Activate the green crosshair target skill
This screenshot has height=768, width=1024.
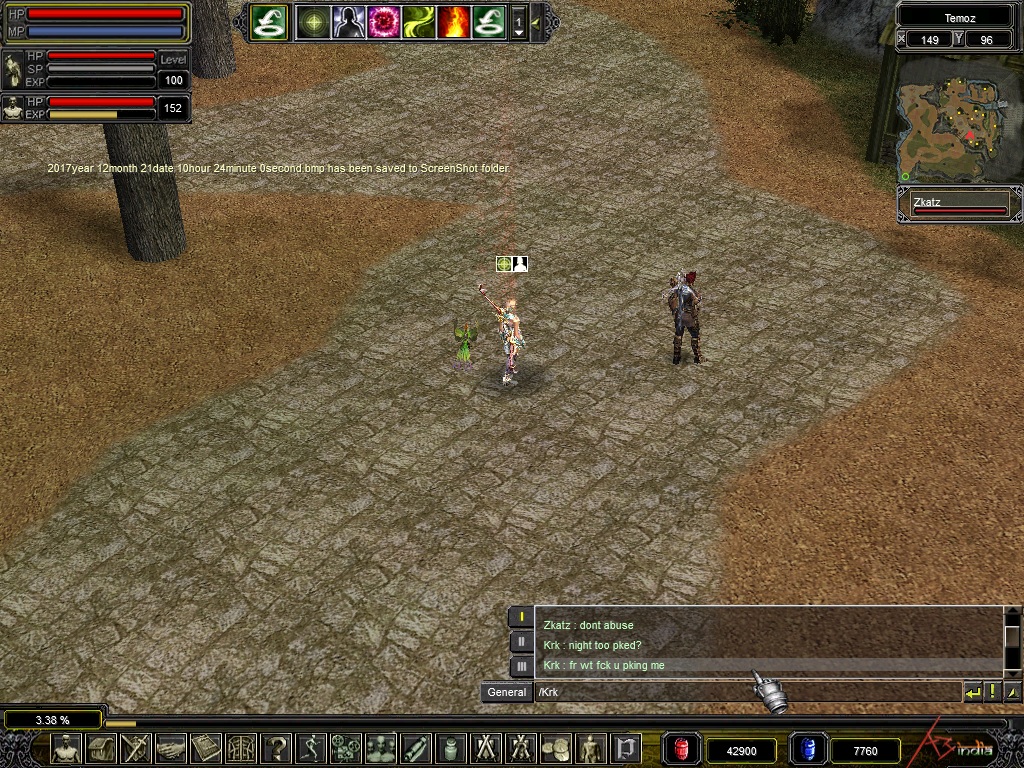tap(314, 21)
